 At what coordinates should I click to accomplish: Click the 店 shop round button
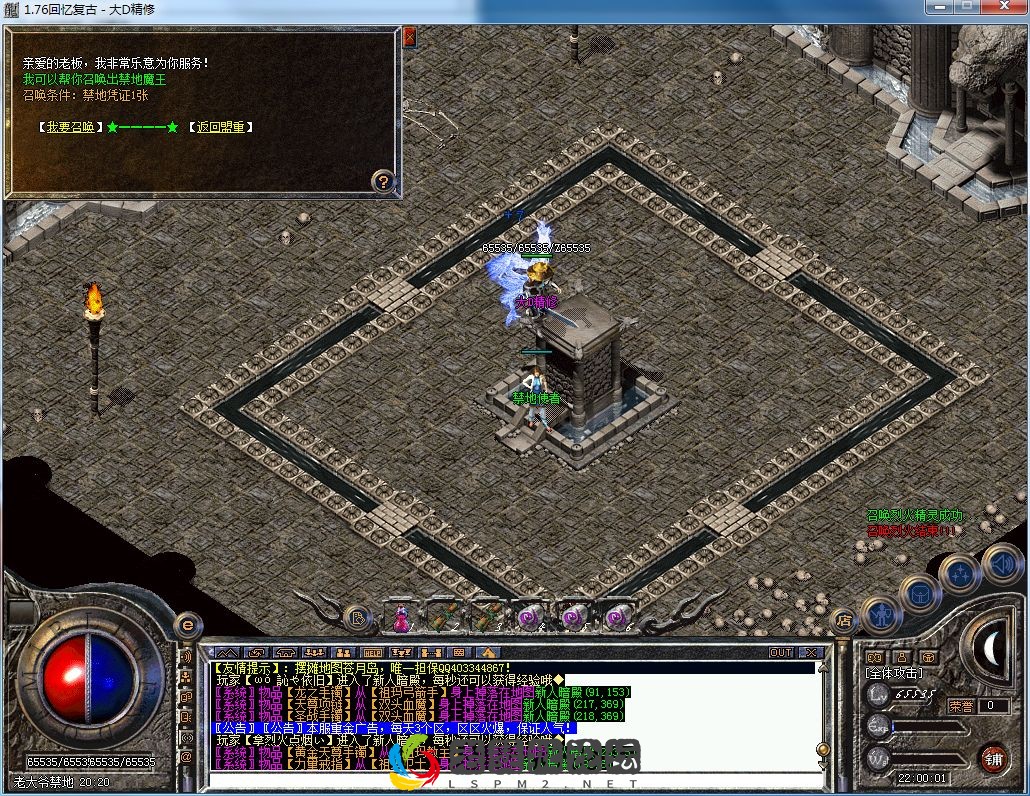pos(844,620)
